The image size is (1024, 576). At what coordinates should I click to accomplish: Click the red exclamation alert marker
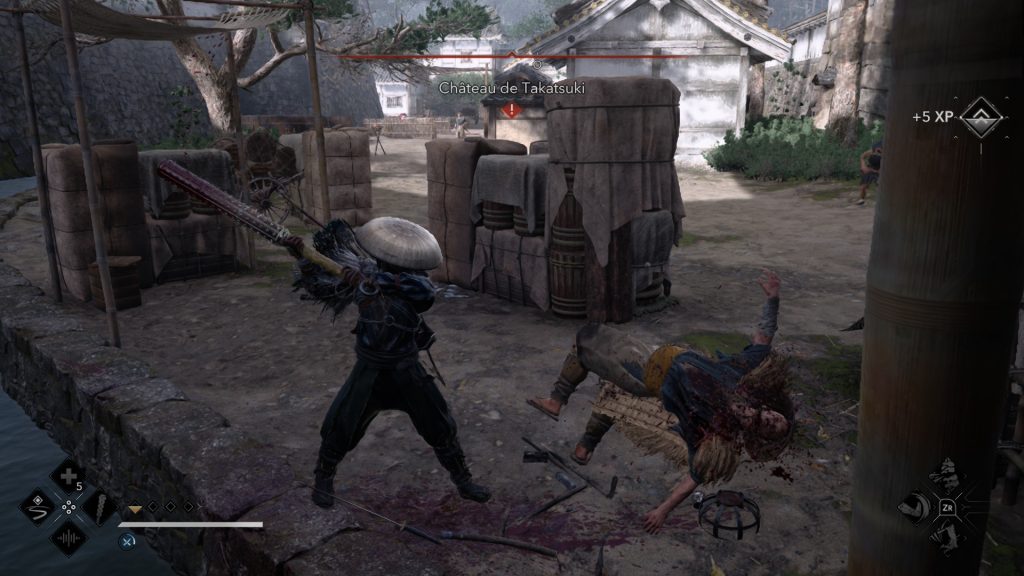click(512, 109)
